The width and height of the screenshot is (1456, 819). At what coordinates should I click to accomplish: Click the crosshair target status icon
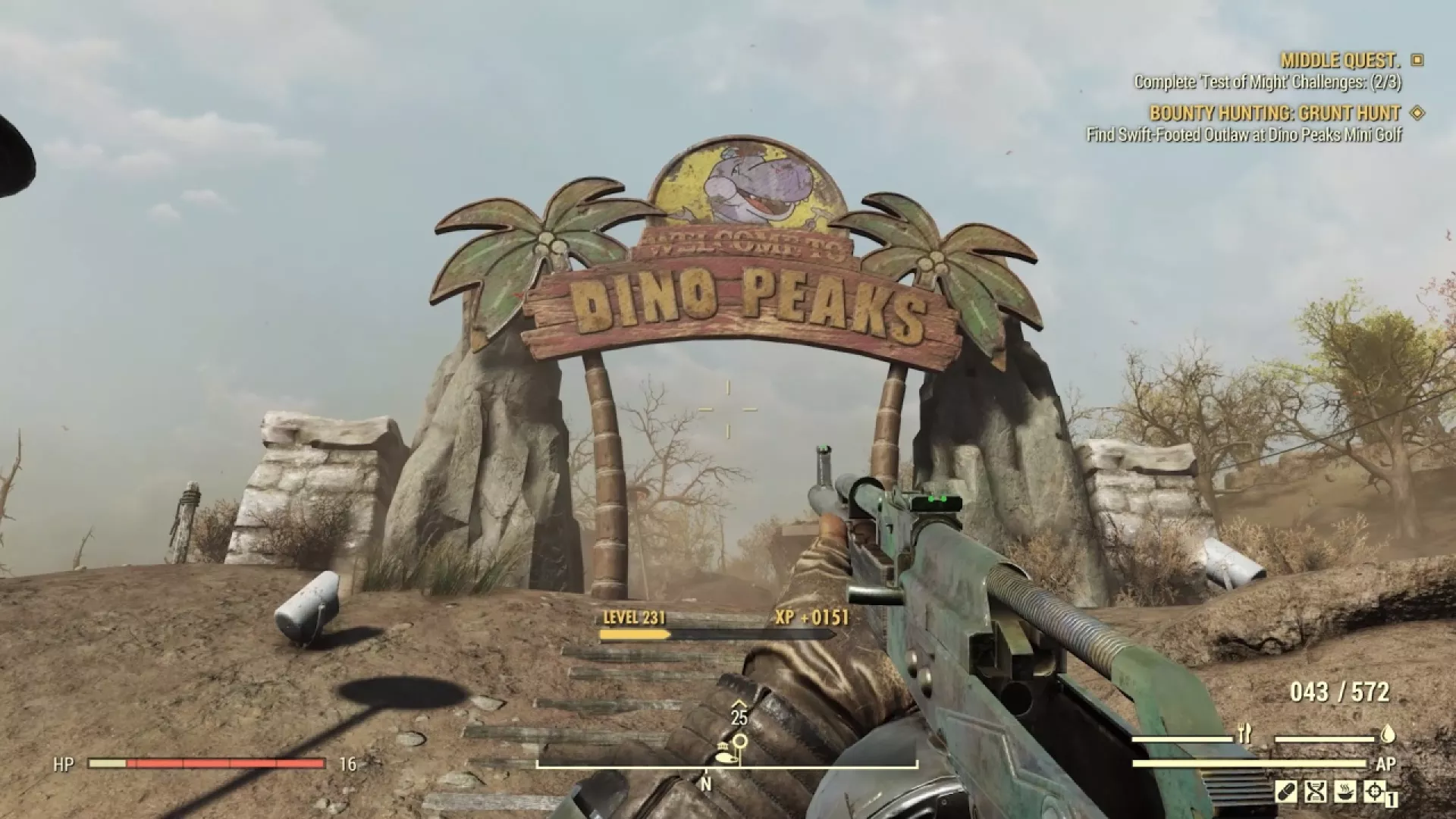pyautogui.click(x=1373, y=792)
